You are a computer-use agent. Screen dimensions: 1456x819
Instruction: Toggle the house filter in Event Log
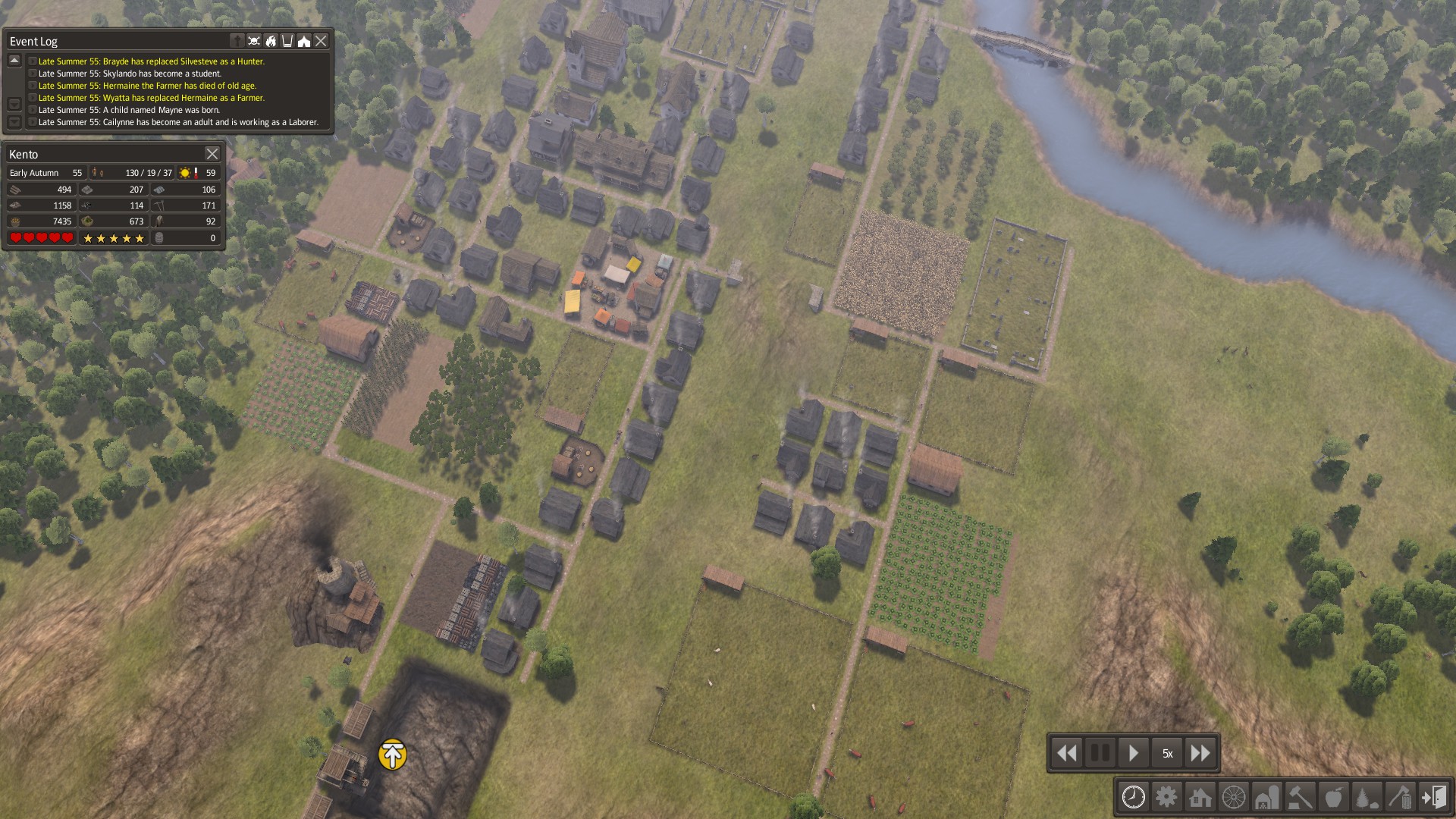304,41
